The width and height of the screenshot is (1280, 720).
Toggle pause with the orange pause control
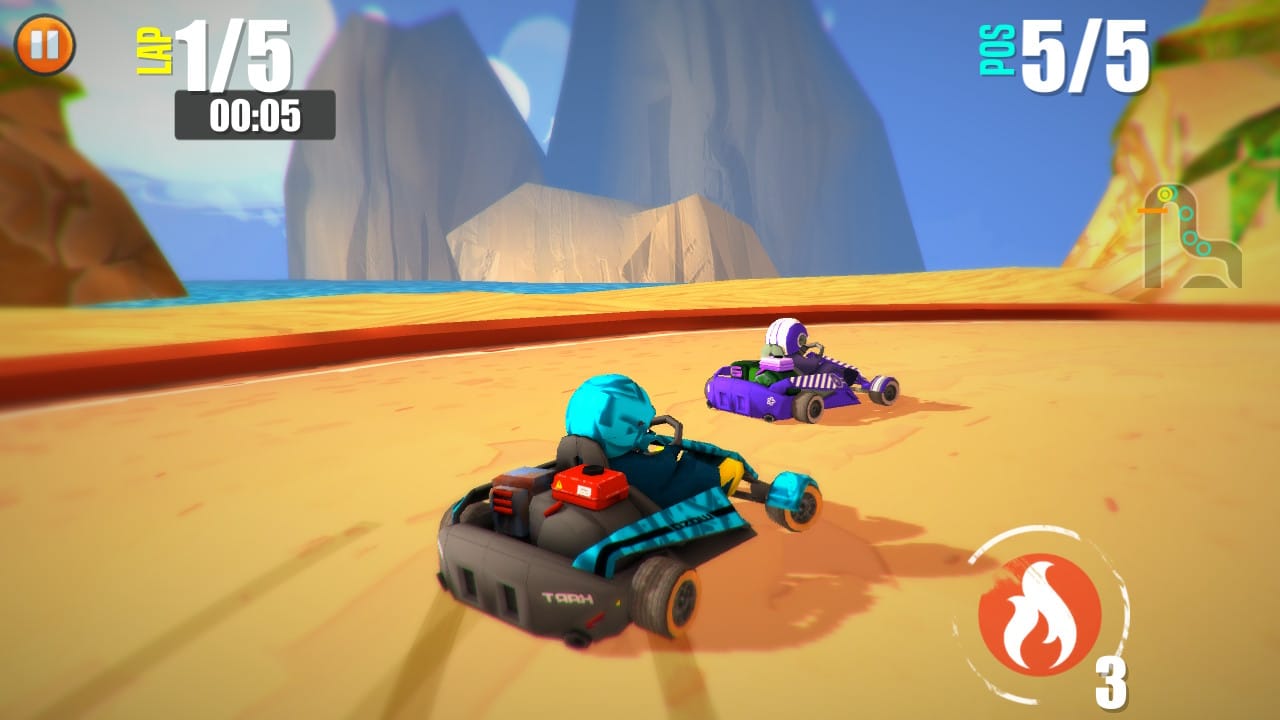(44, 44)
